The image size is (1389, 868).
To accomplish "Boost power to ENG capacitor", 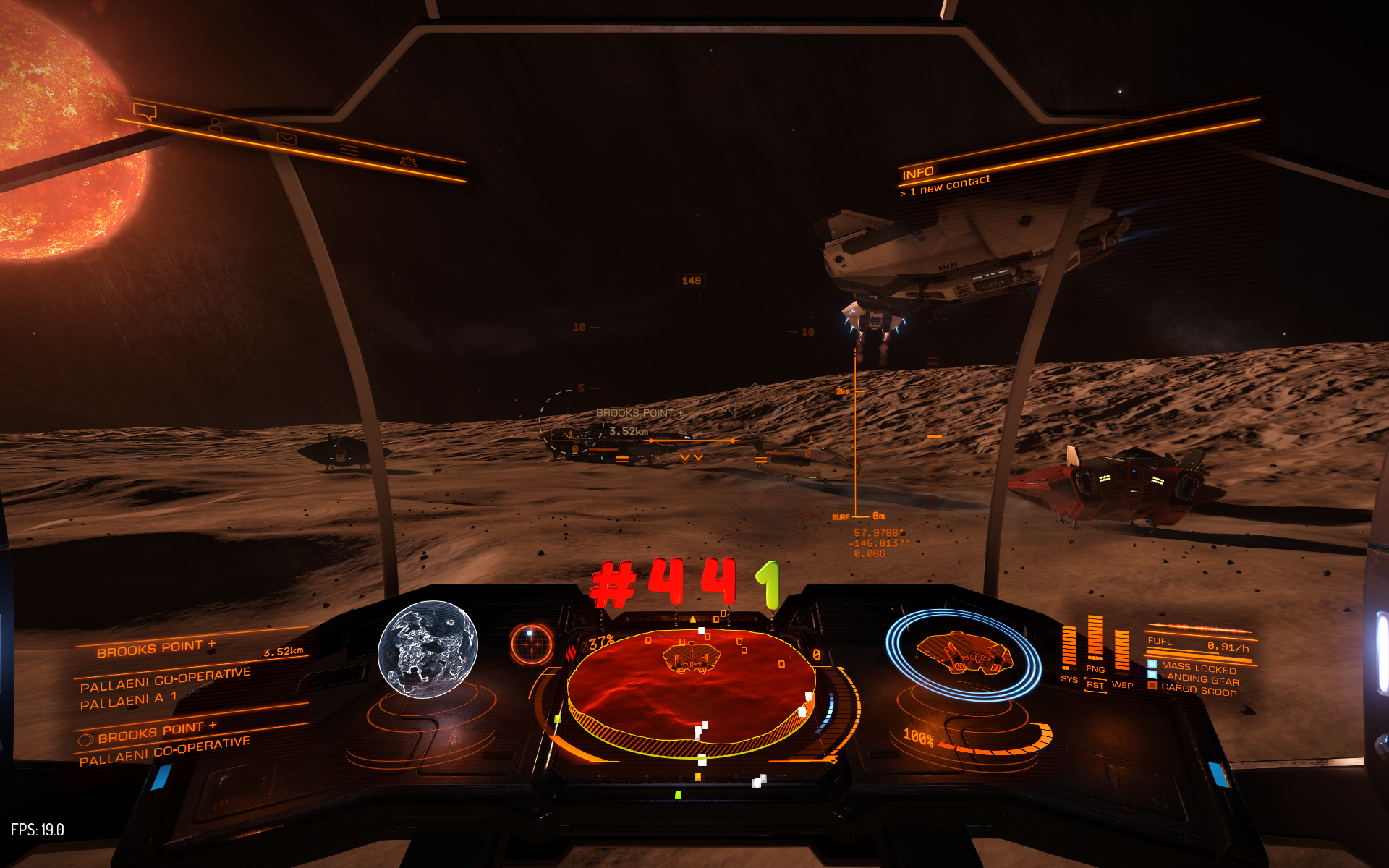I will pos(1095,670).
